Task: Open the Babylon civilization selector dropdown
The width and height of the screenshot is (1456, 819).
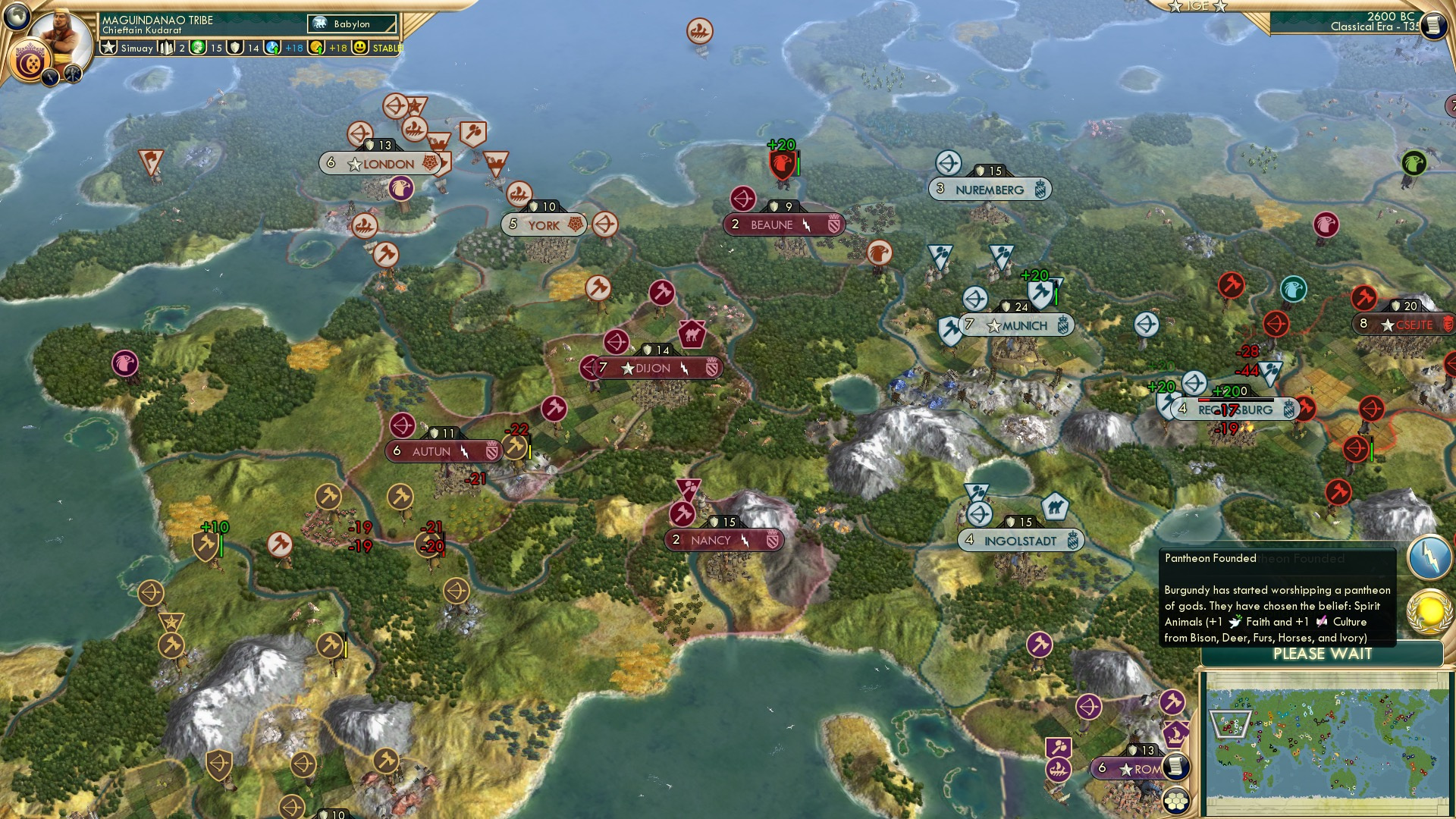Action: point(351,24)
